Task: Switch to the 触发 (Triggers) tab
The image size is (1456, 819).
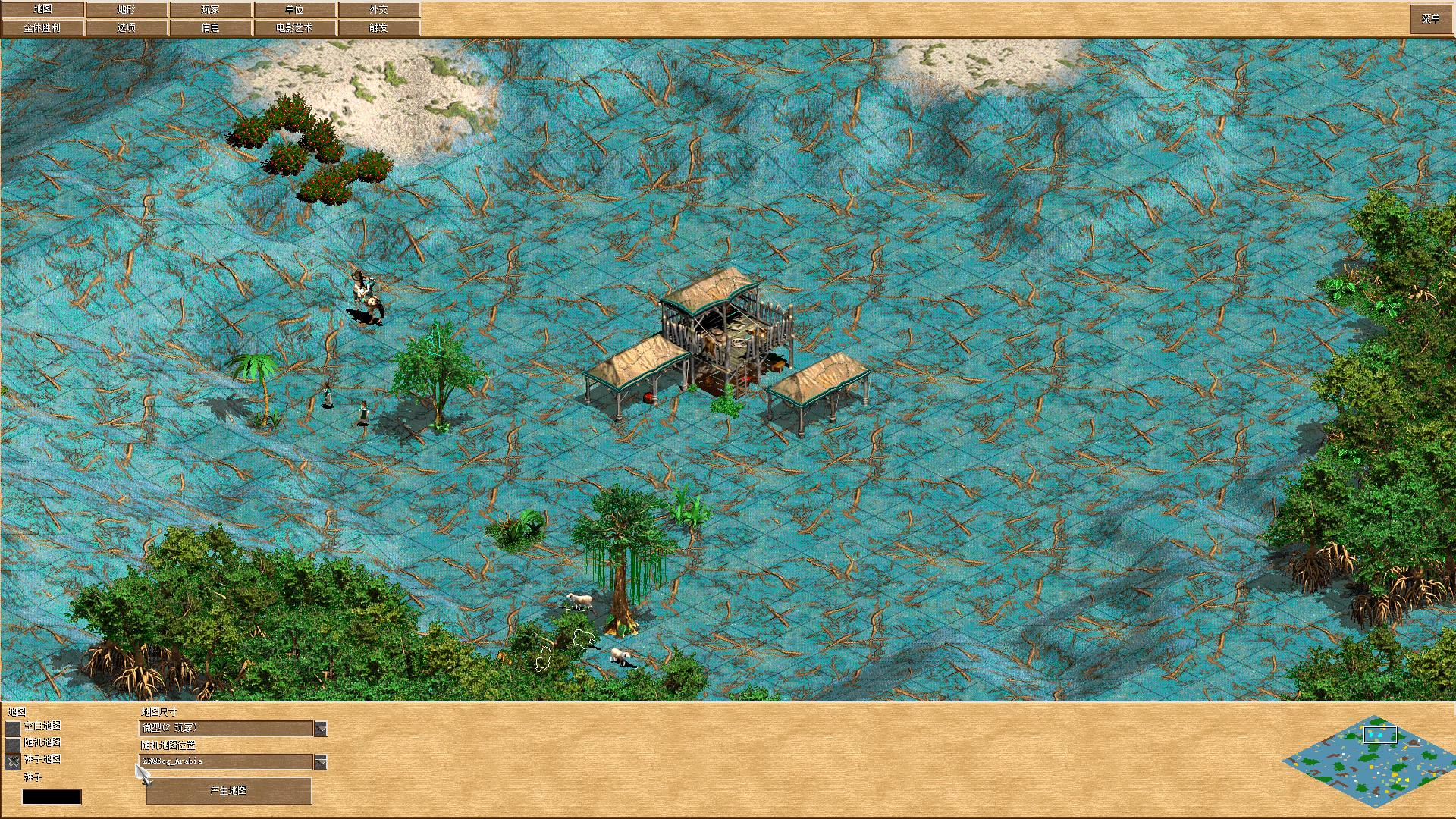Action: [x=377, y=27]
